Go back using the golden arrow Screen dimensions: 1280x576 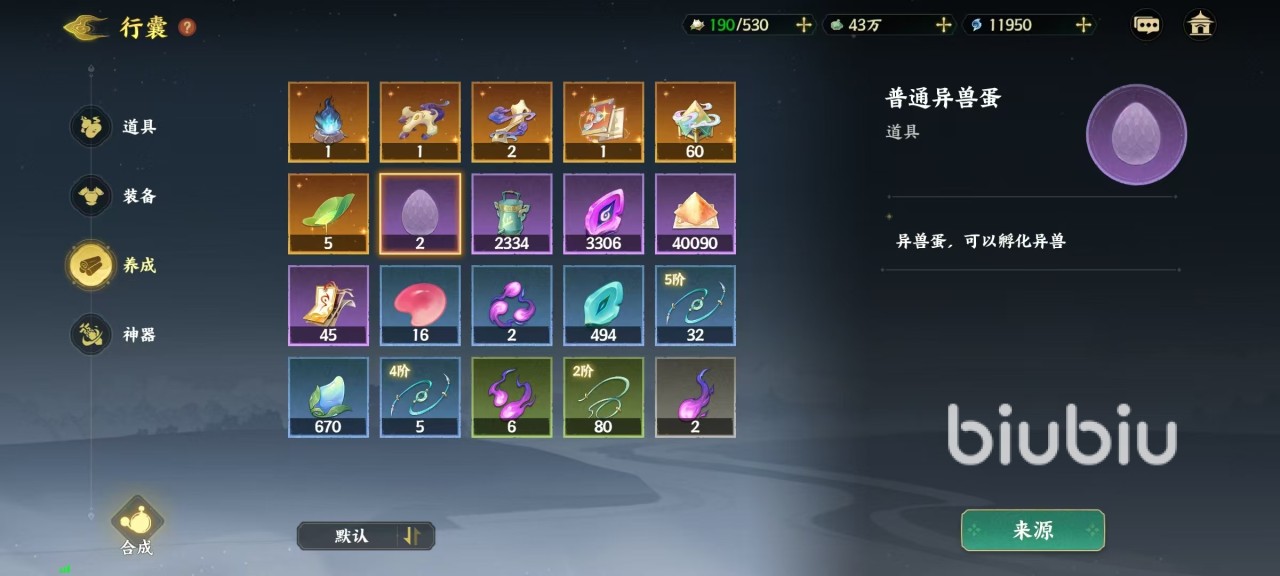point(85,27)
